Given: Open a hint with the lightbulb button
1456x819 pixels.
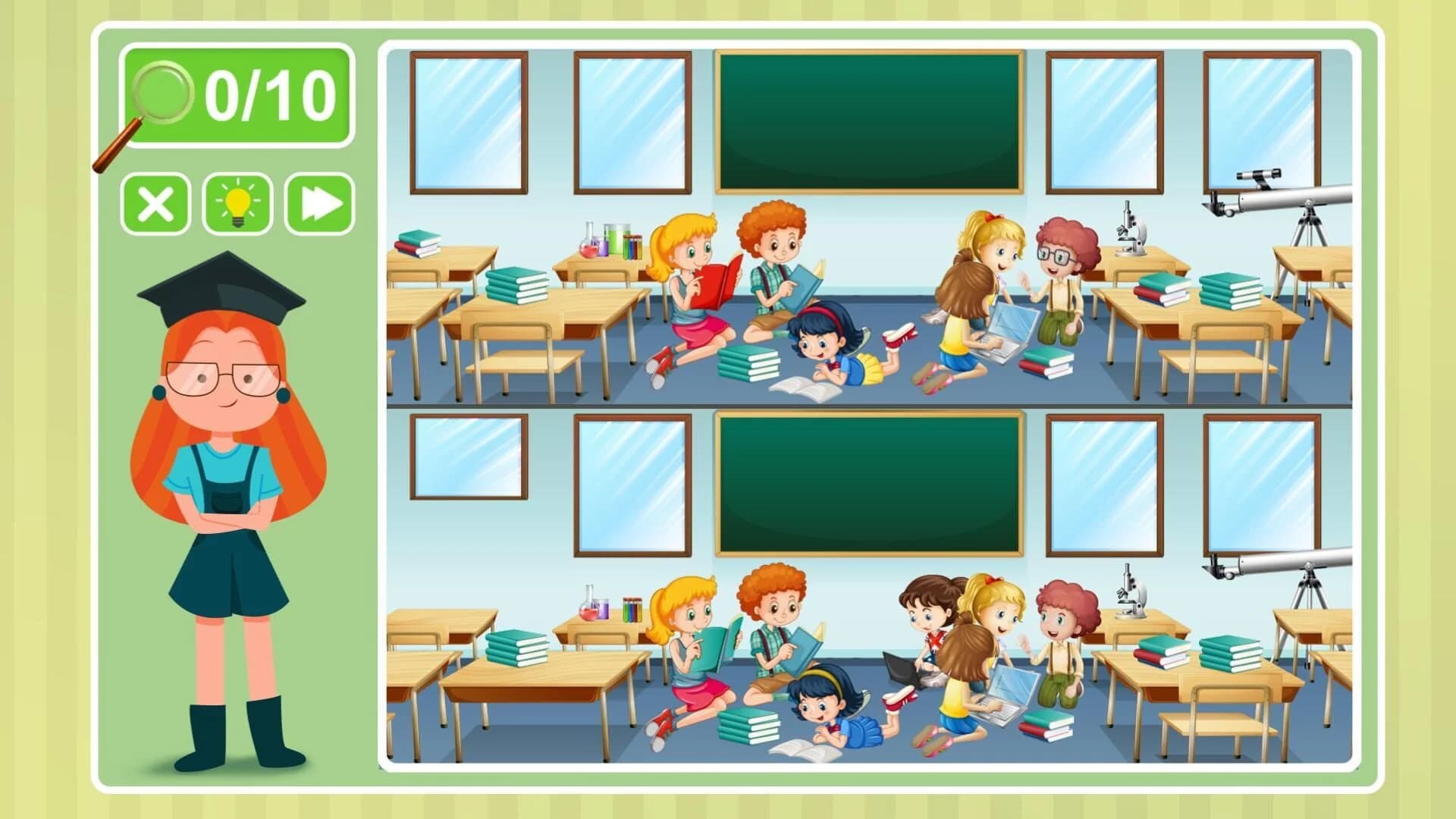Looking at the screenshot, I should [237, 203].
